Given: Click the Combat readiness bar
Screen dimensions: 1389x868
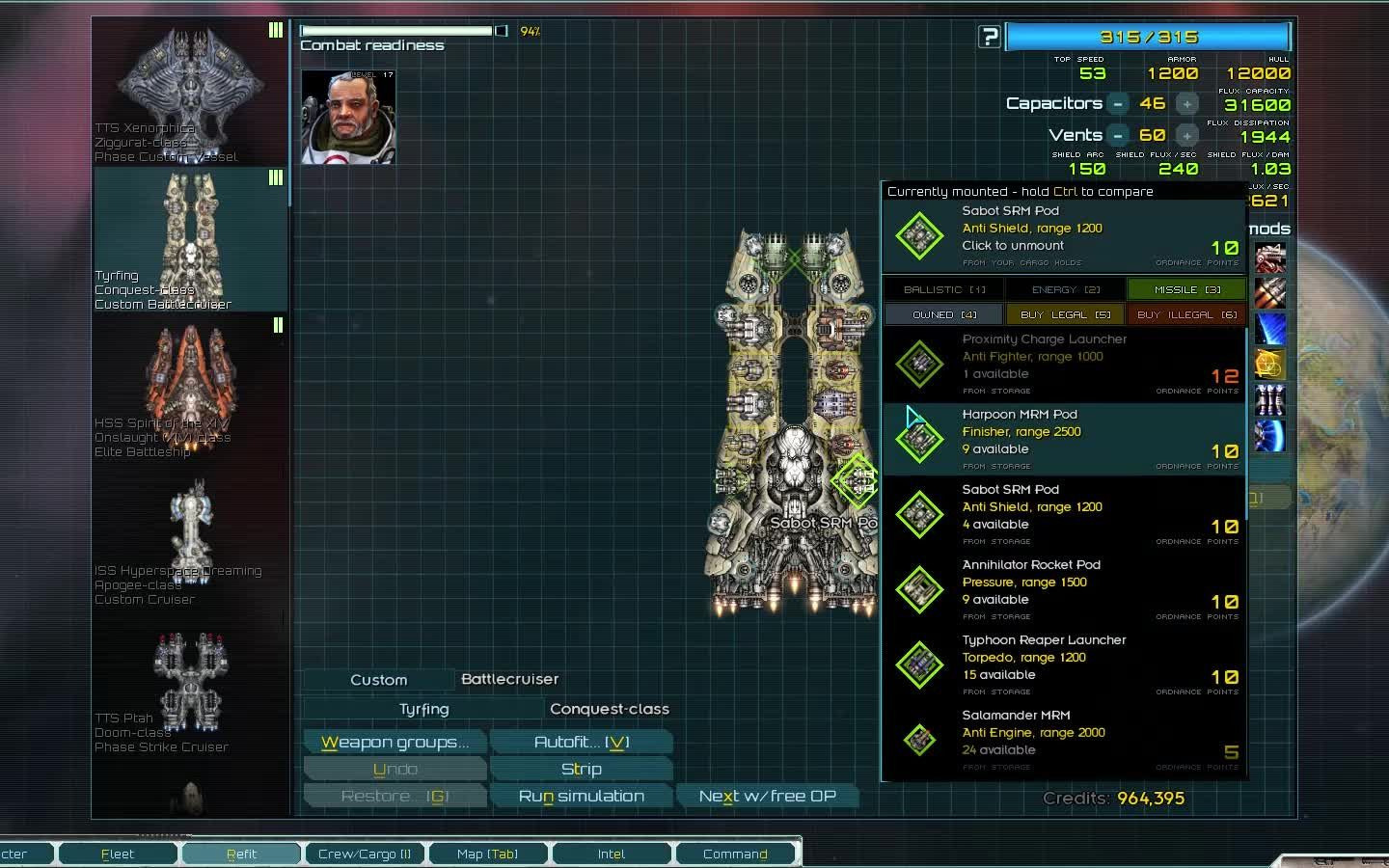Looking at the screenshot, I should pyautogui.click(x=398, y=30).
